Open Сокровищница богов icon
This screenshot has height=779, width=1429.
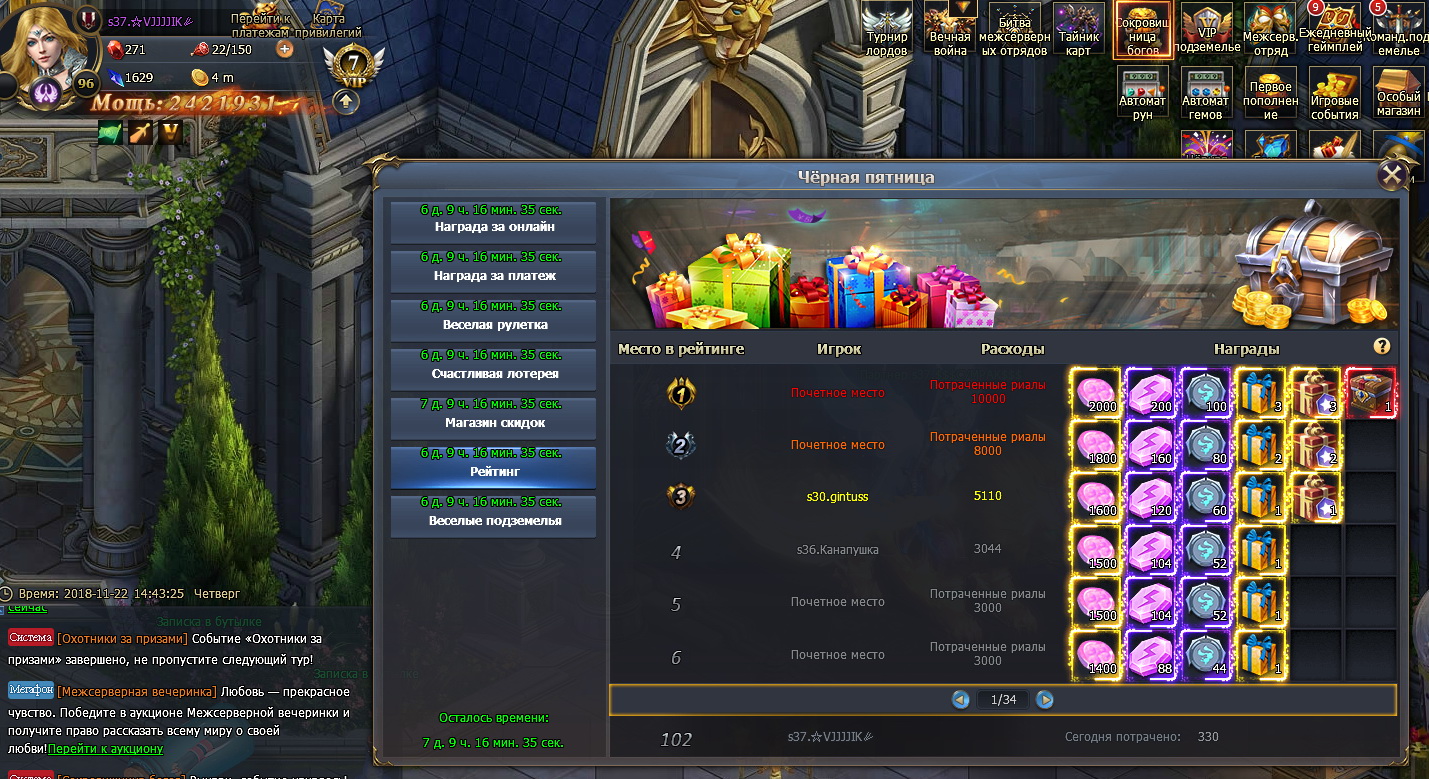[x=1143, y=29]
